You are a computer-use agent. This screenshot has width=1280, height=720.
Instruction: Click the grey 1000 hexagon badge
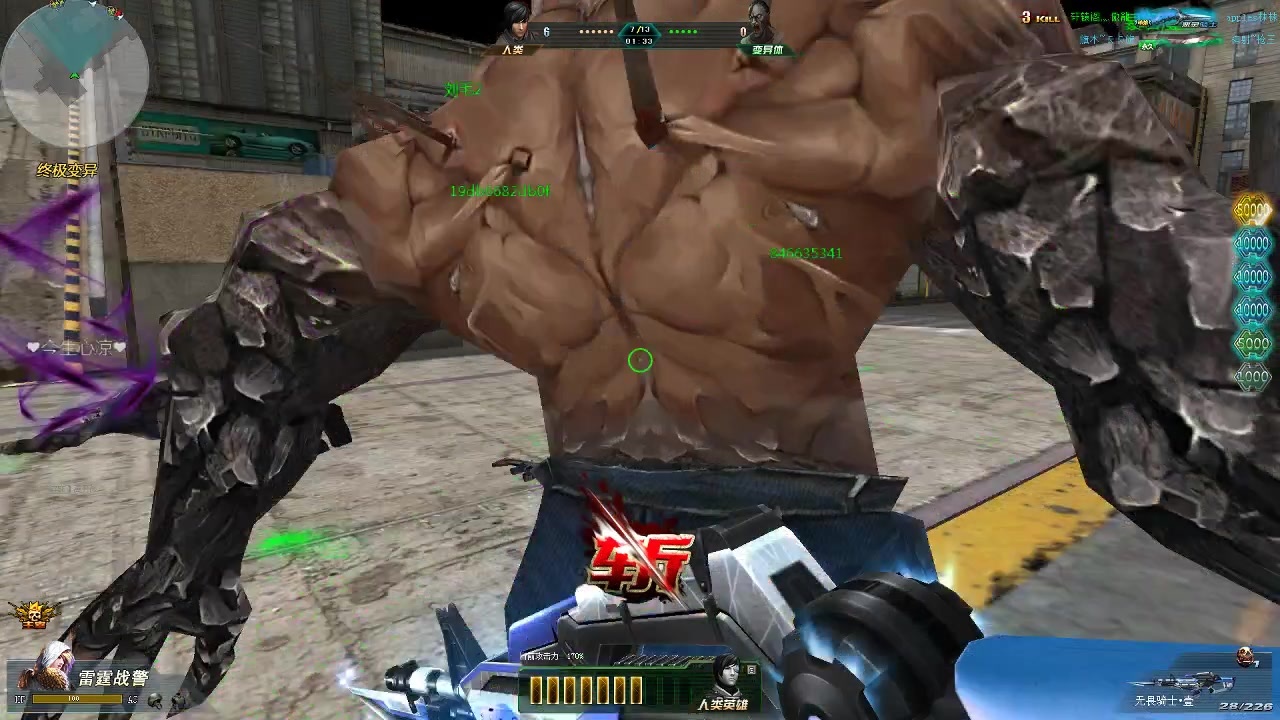pyautogui.click(x=1252, y=376)
